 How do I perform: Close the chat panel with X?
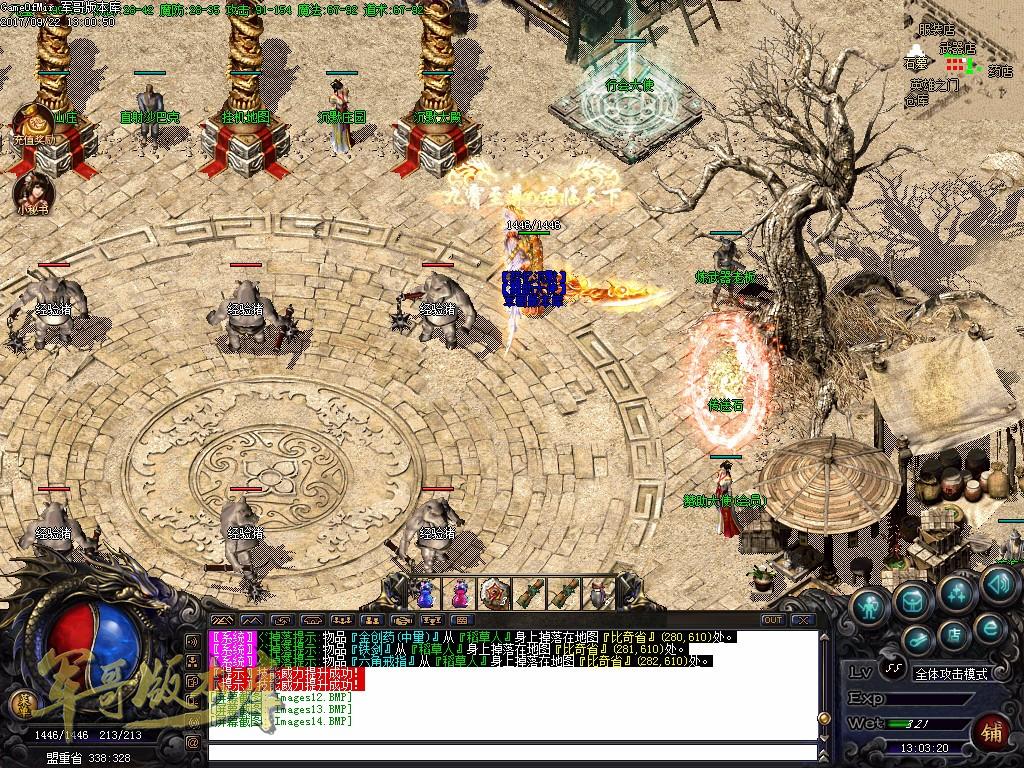[x=801, y=620]
